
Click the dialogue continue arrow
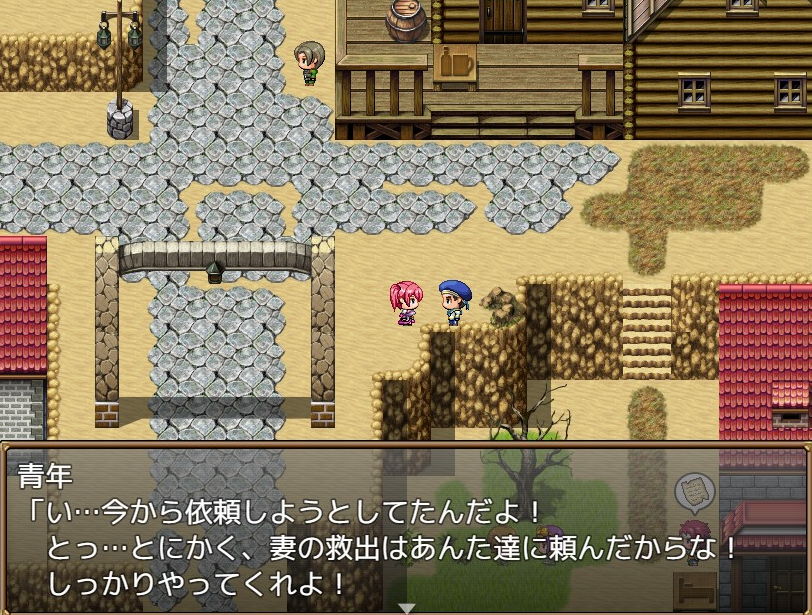406,607
